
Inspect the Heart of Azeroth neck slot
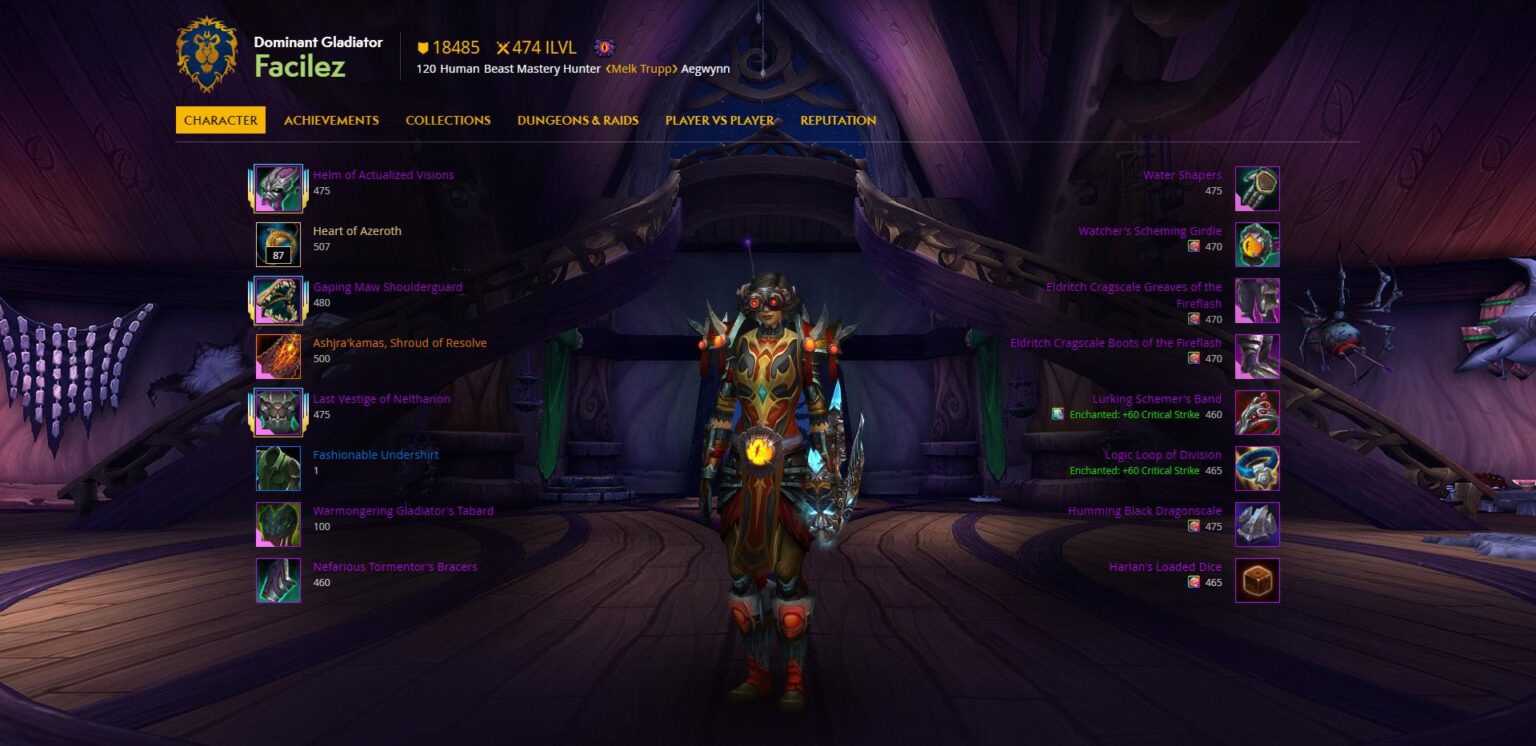coord(278,244)
